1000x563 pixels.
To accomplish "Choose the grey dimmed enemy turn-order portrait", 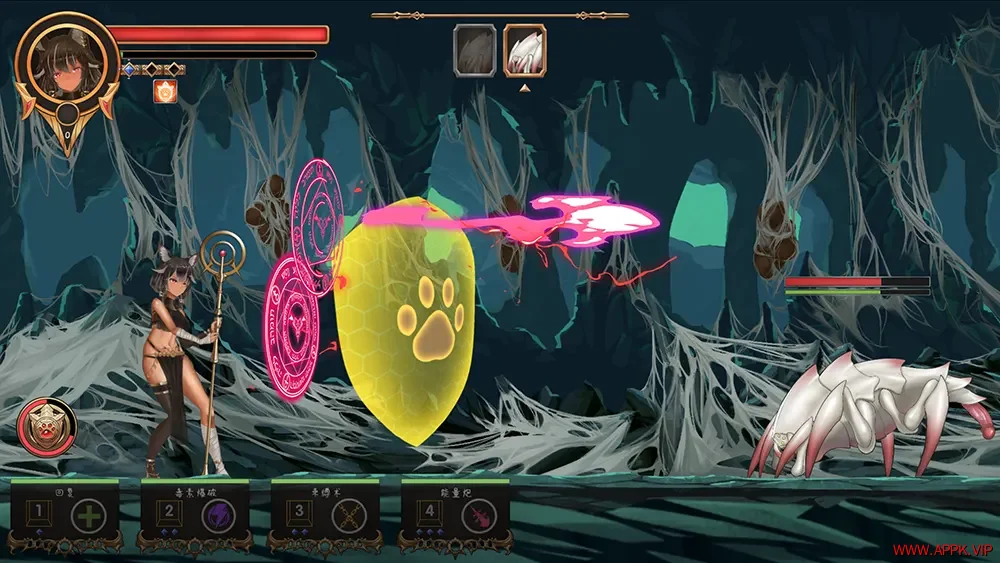I will pos(475,51).
